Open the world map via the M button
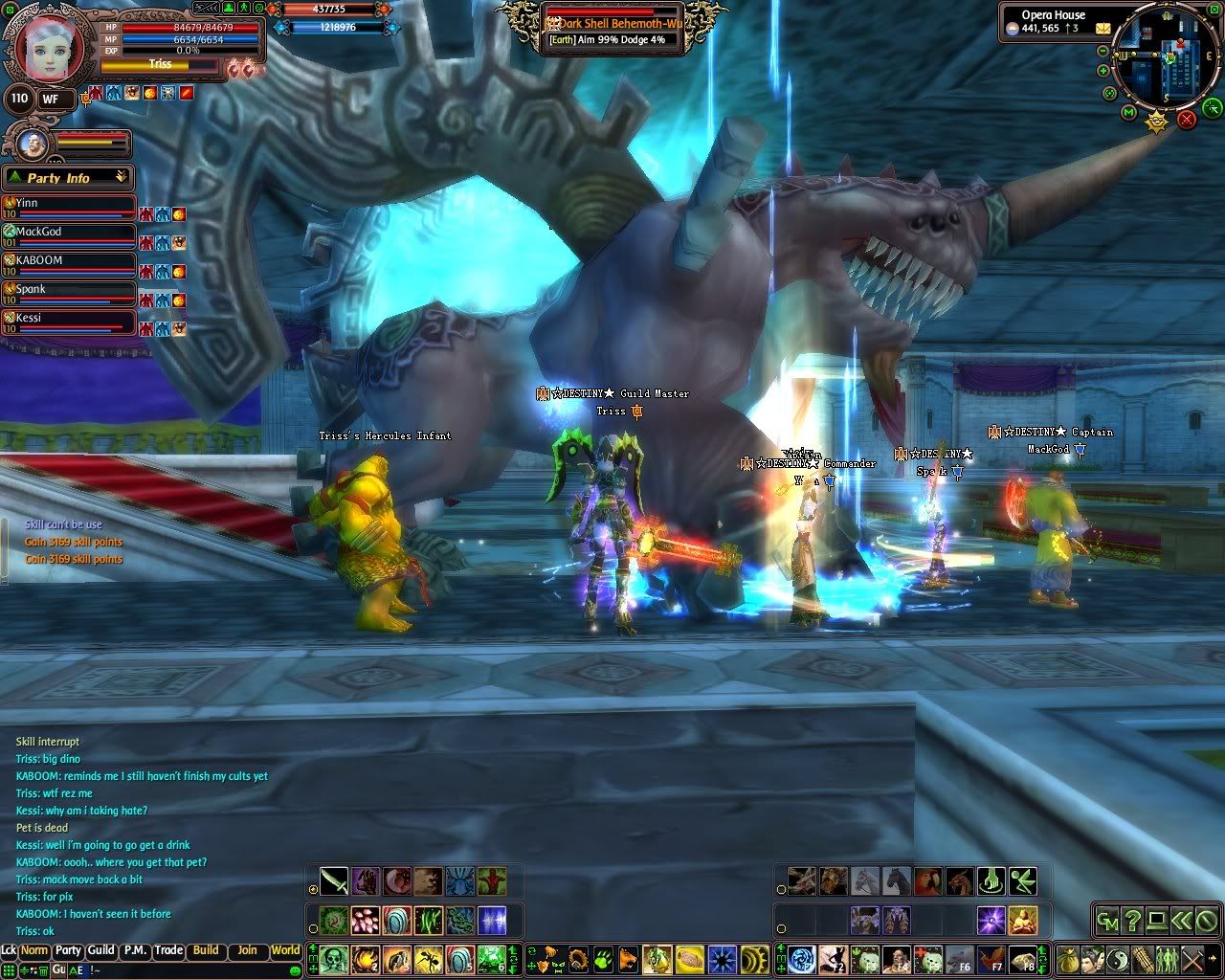This screenshot has height=980, width=1225. pyautogui.click(x=1128, y=113)
